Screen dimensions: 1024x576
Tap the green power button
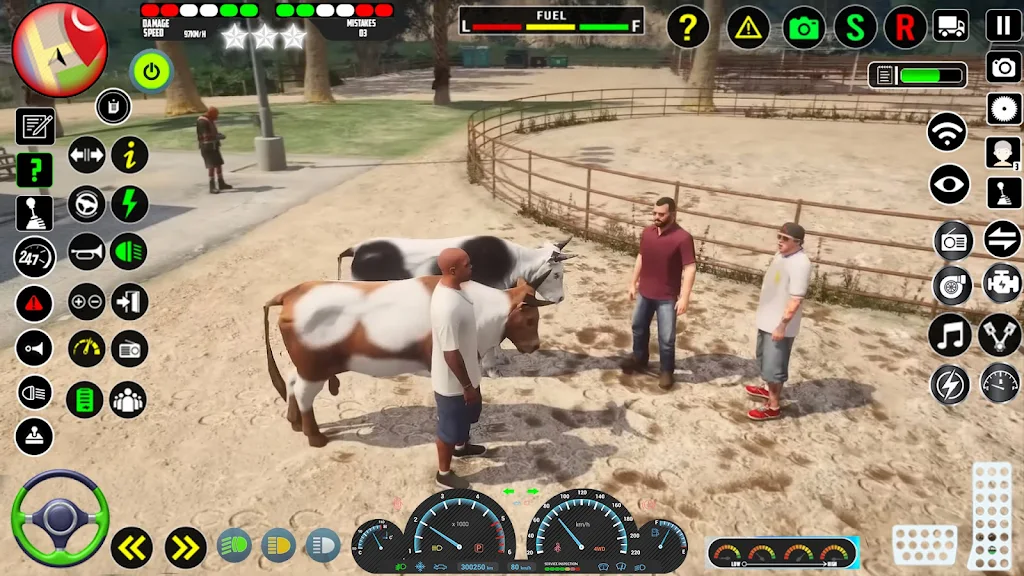coord(151,71)
